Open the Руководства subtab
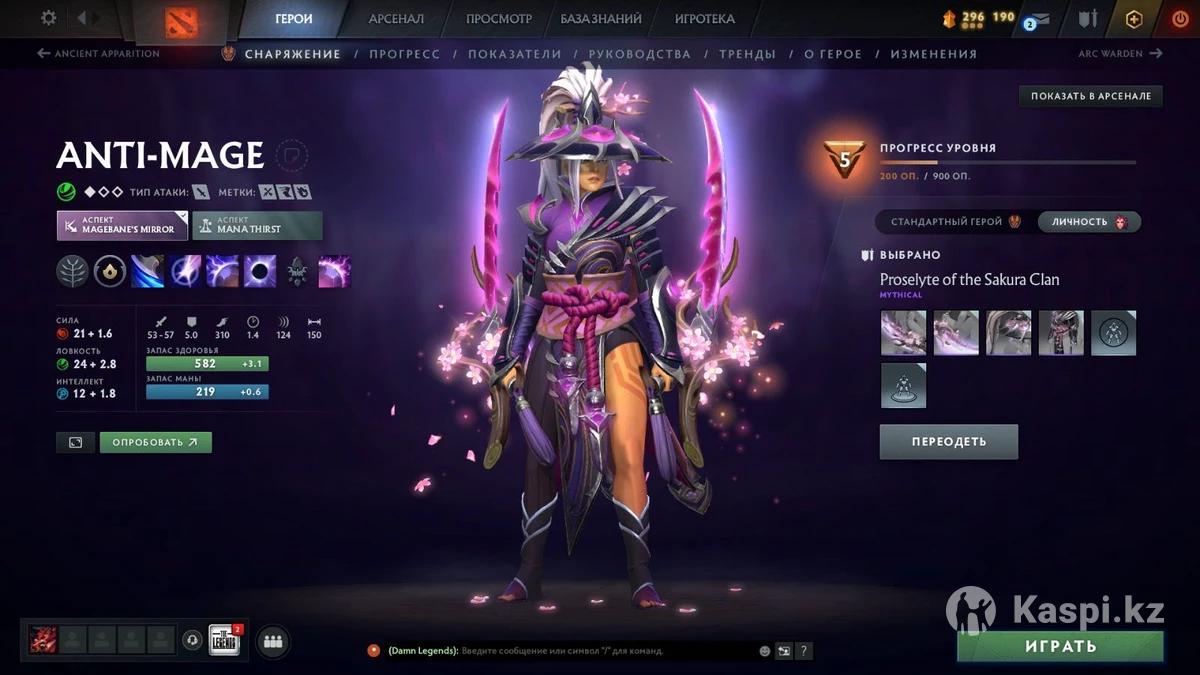 coord(639,54)
